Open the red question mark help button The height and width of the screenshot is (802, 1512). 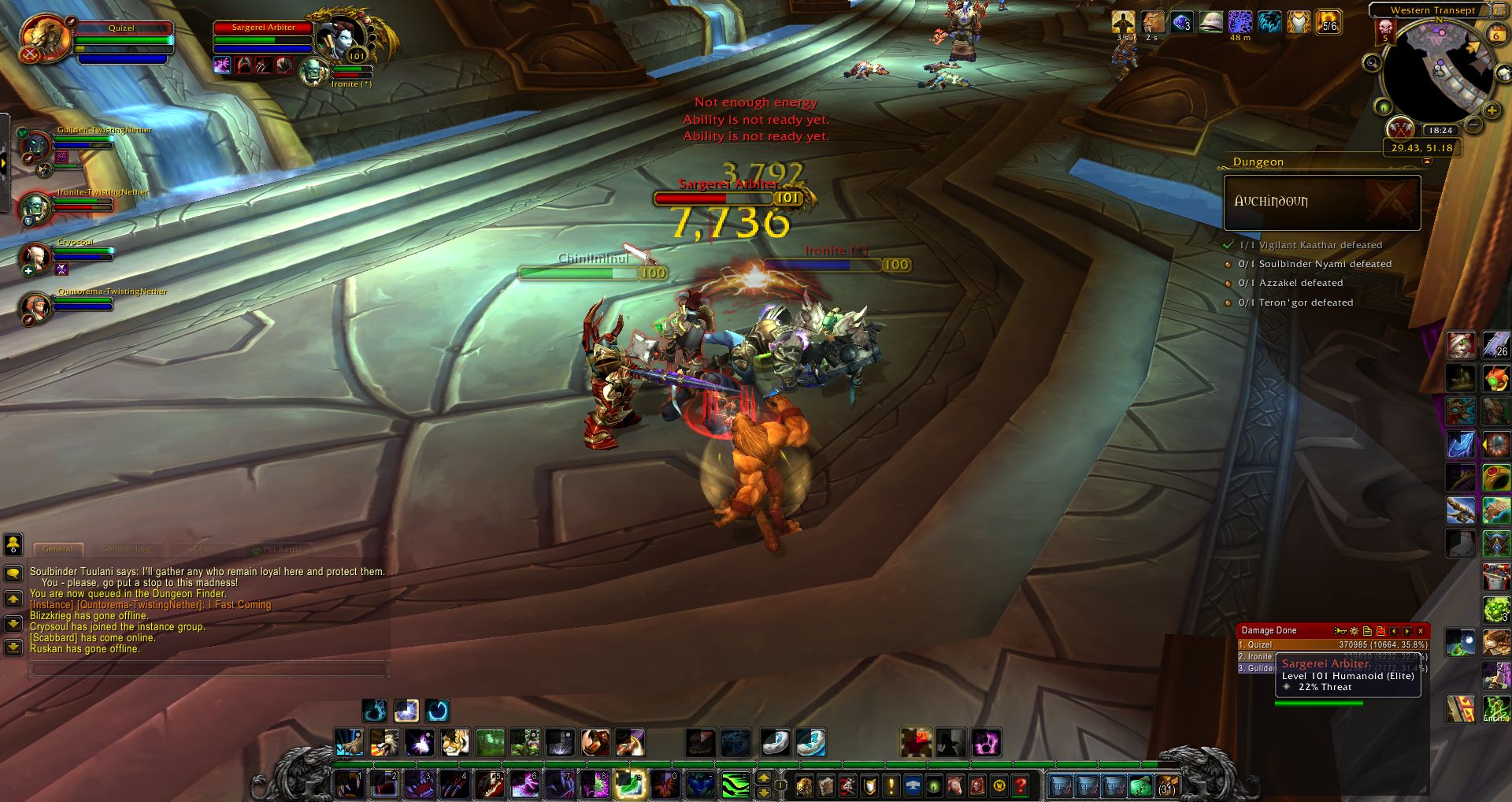(x=1021, y=785)
